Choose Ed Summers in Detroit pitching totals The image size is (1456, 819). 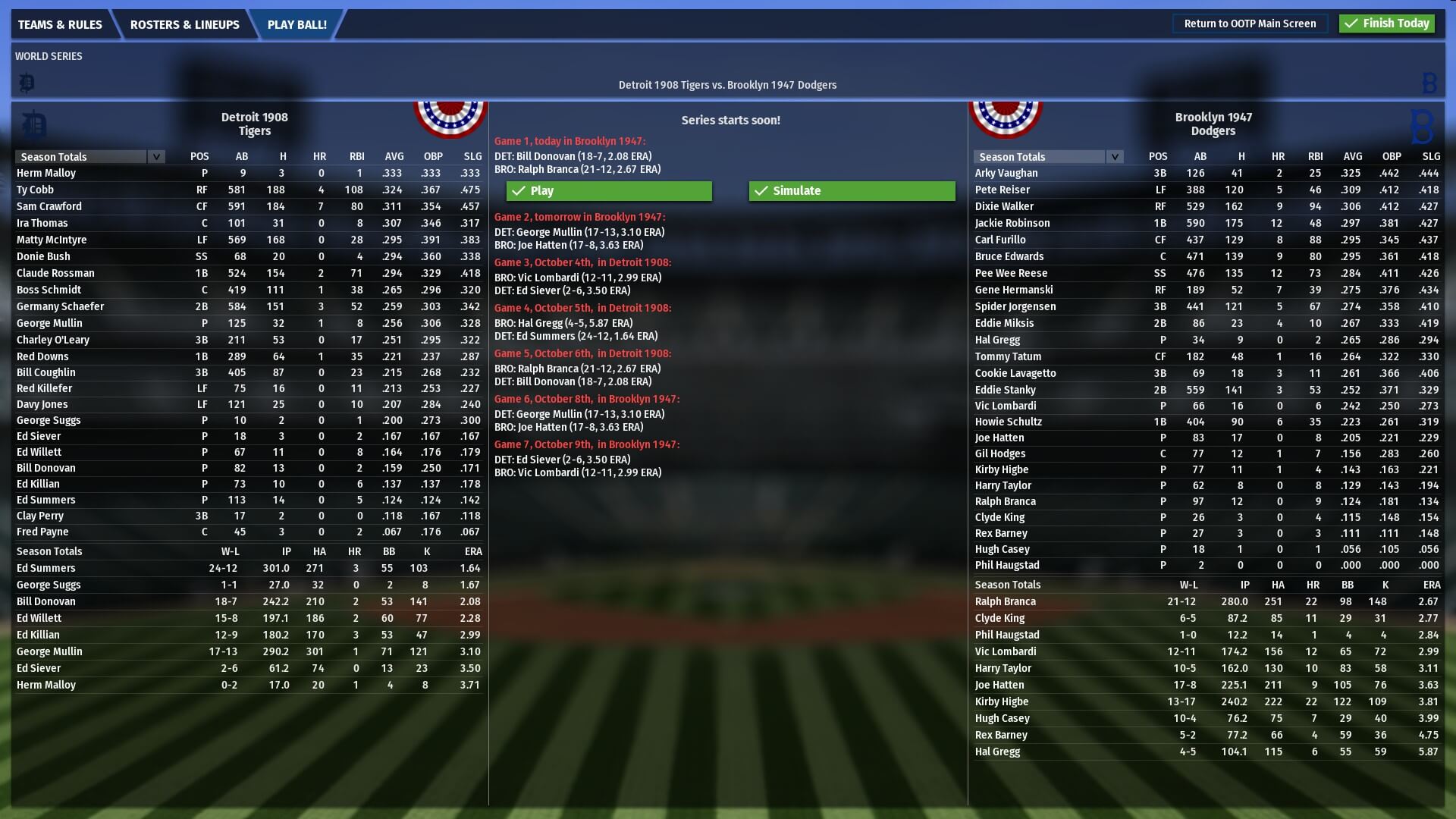[46, 568]
